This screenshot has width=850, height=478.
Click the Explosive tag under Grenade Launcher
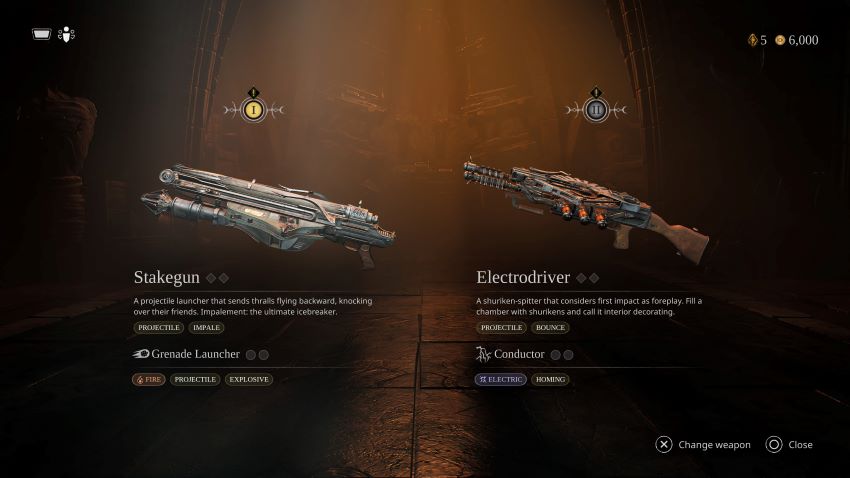248,380
